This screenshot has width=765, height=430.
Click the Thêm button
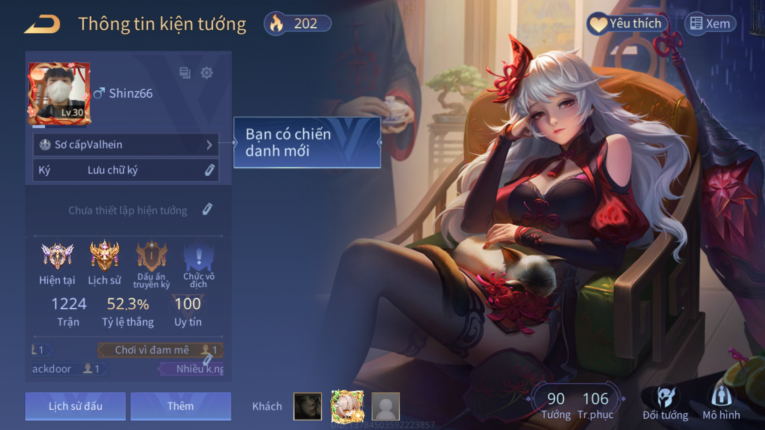click(181, 406)
